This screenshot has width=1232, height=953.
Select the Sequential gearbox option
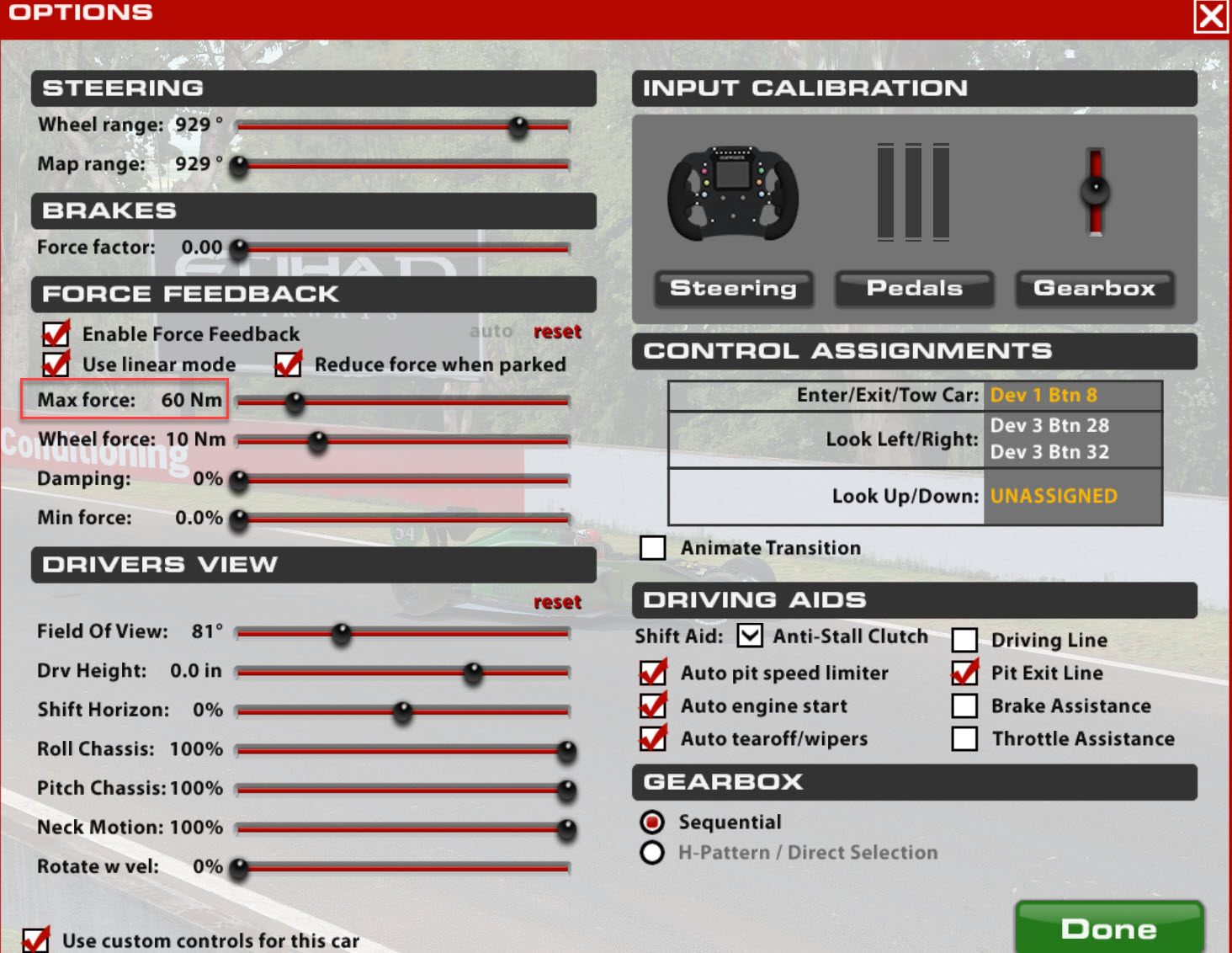click(652, 822)
